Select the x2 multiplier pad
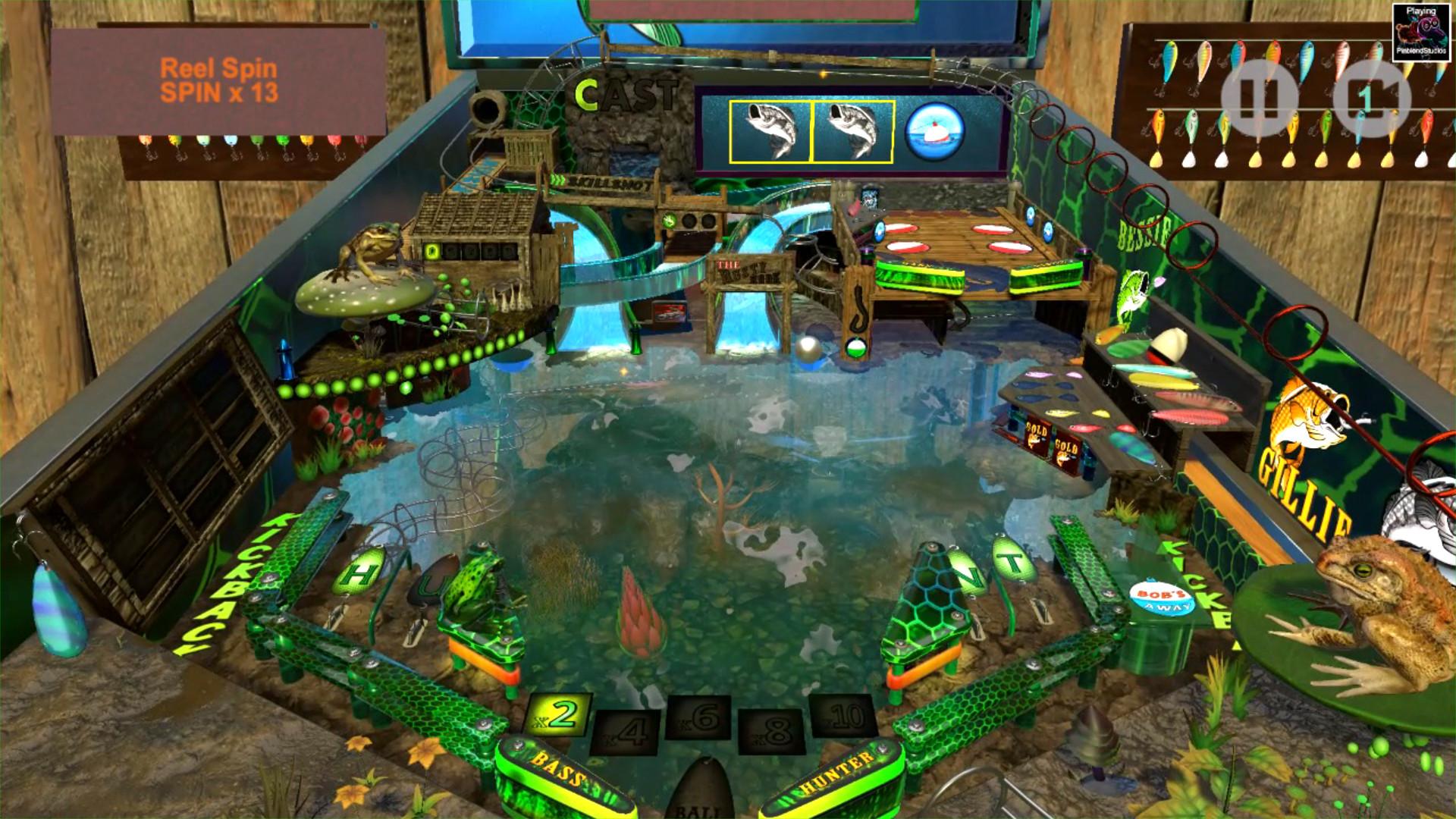1456x819 pixels. pyautogui.click(x=560, y=713)
